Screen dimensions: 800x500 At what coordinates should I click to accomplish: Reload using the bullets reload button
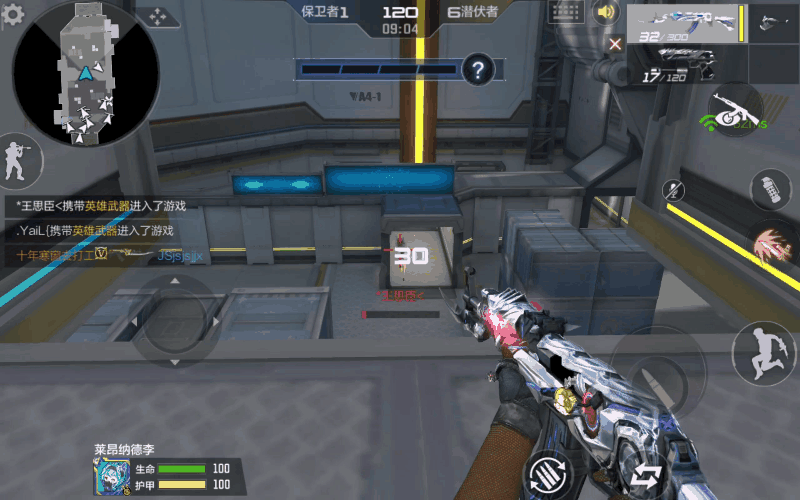click(x=550, y=471)
